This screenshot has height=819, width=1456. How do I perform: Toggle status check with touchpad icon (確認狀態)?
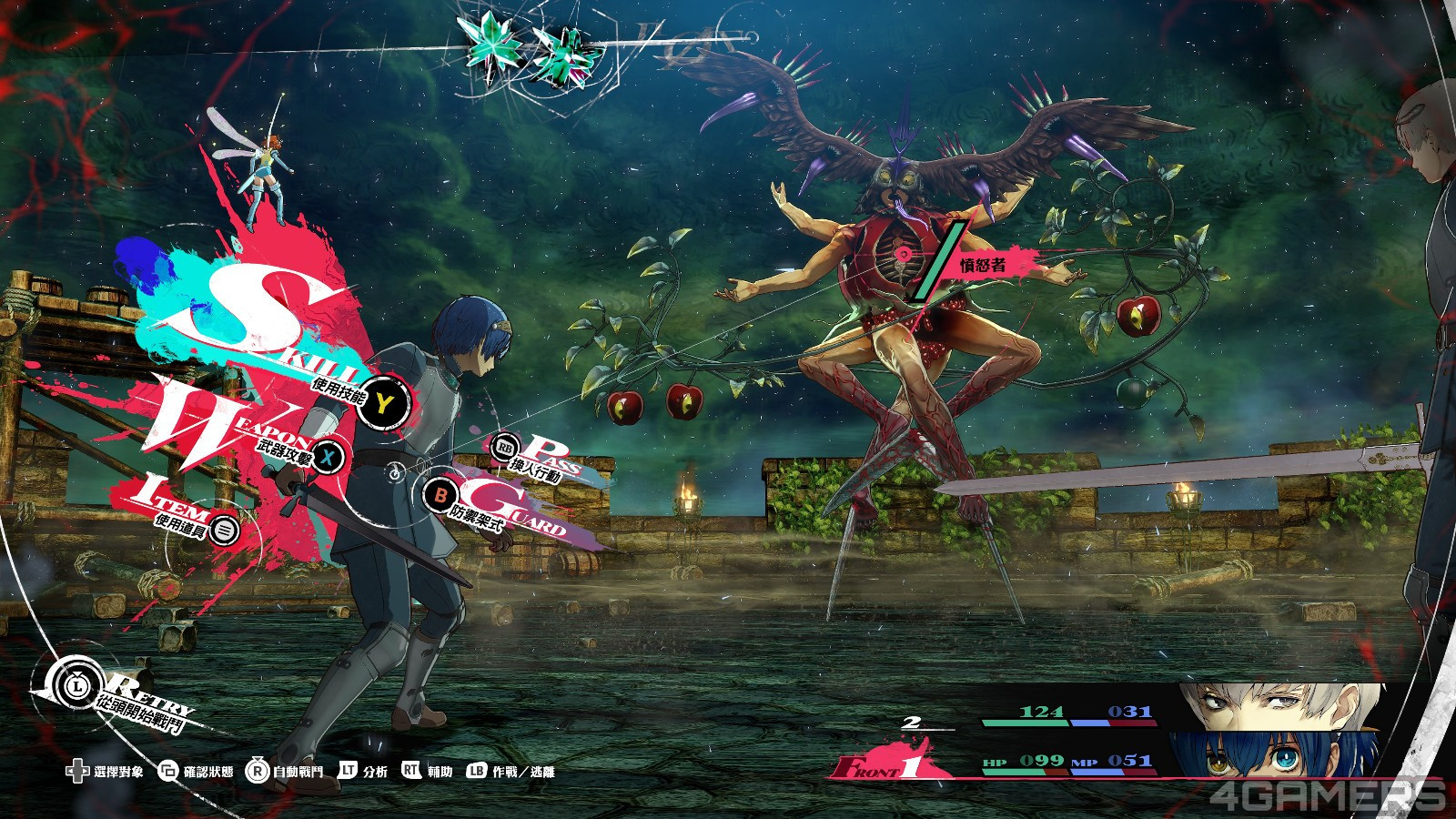[x=167, y=771]
